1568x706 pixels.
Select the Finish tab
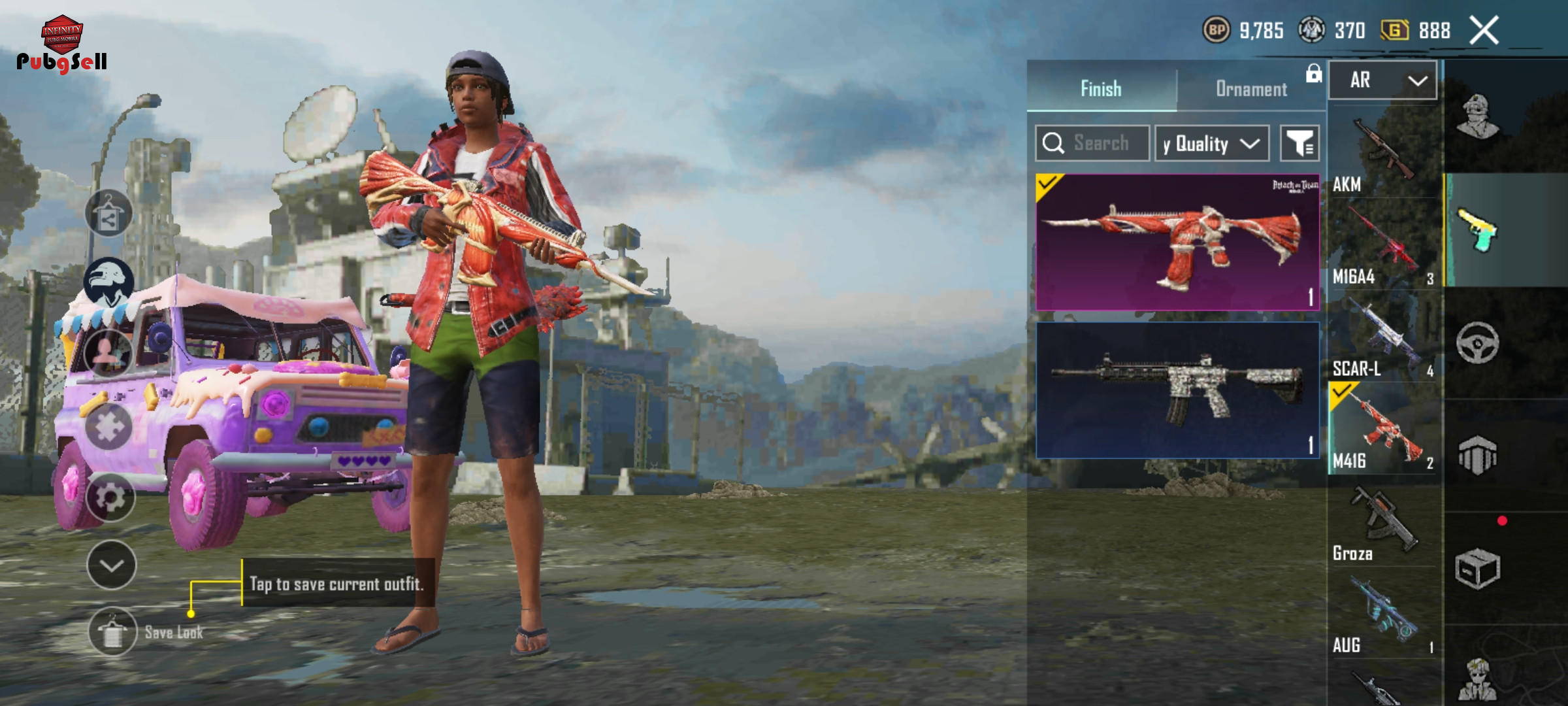coord(1101,89)
